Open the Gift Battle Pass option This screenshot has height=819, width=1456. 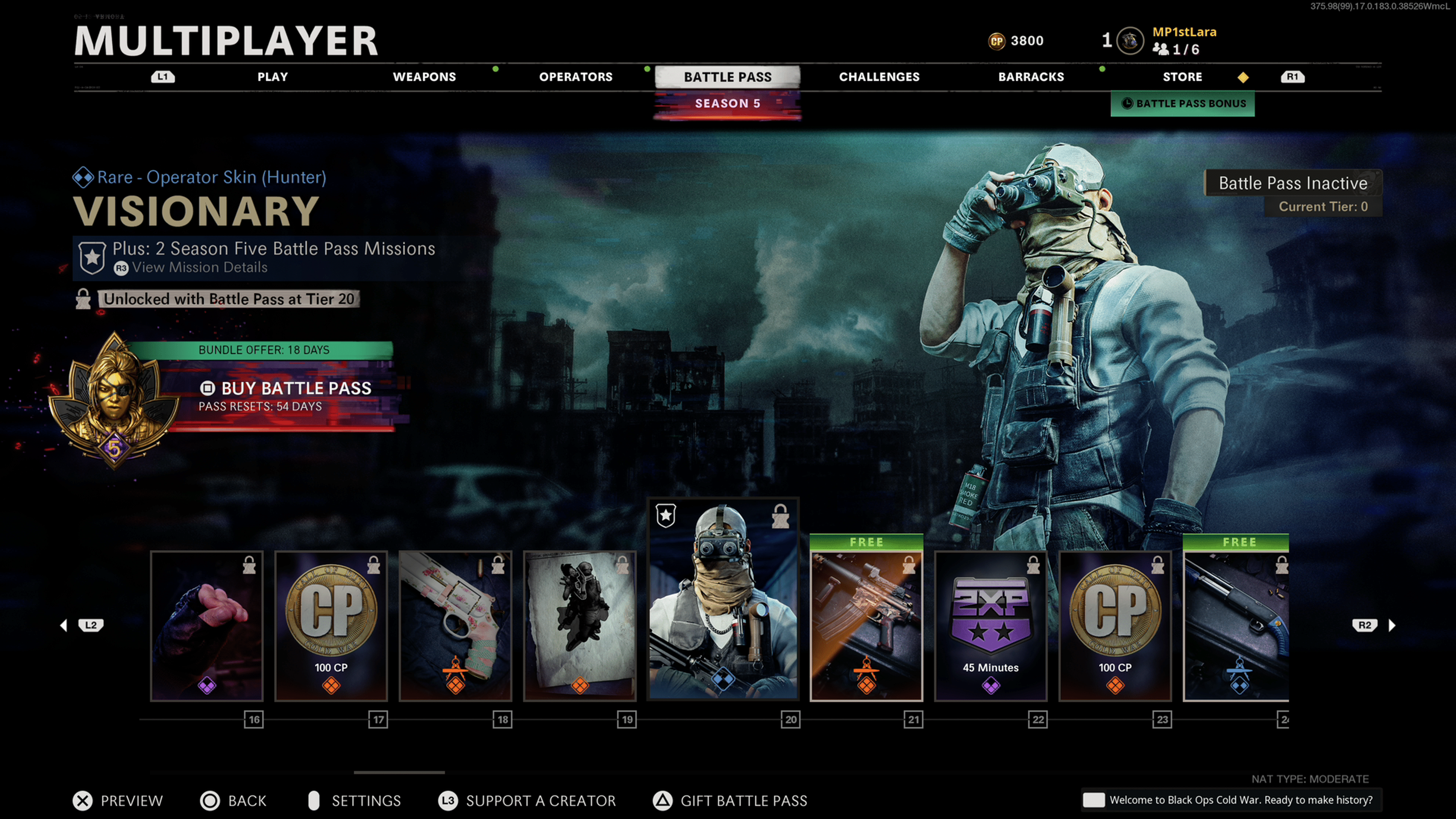click(730, 800)
